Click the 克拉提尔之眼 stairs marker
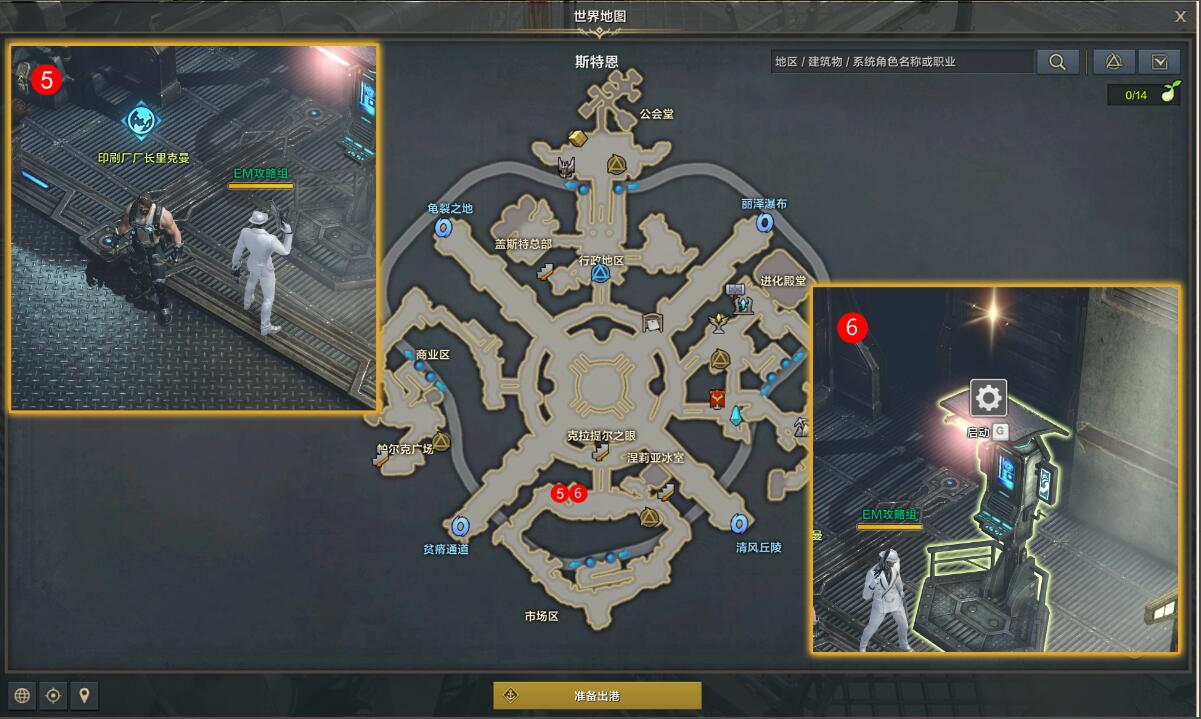The height and width of the screenshot is (719, 1201). point(600,453)
